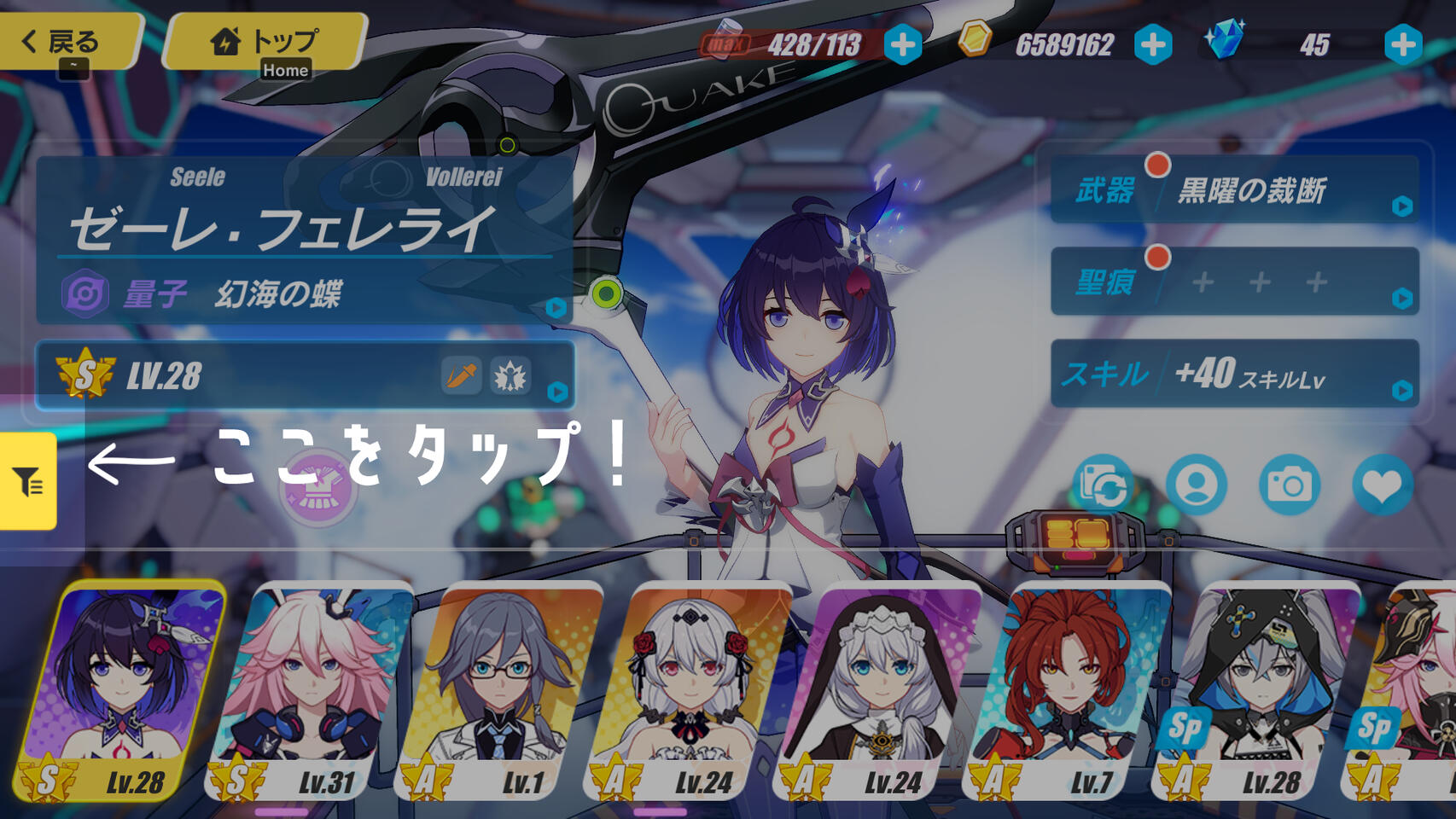Go back with the 戻る button
Viewport: 1456px width, 819px height.
pos(68,40)
